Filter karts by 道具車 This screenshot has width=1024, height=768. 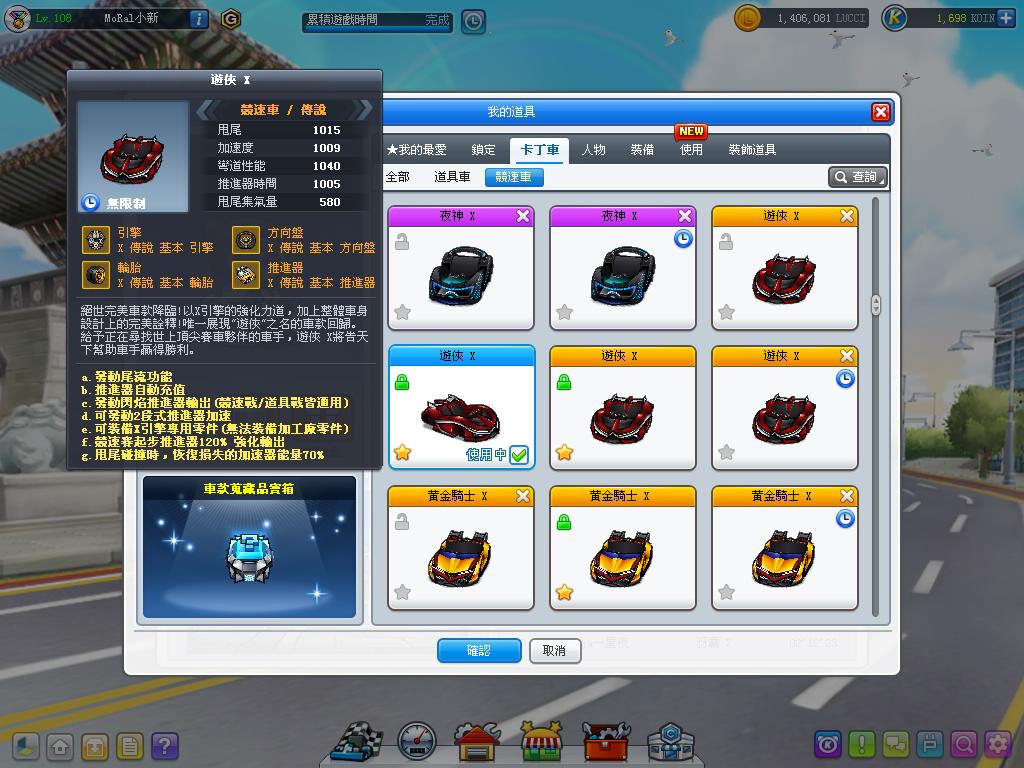tap(452, 177)
